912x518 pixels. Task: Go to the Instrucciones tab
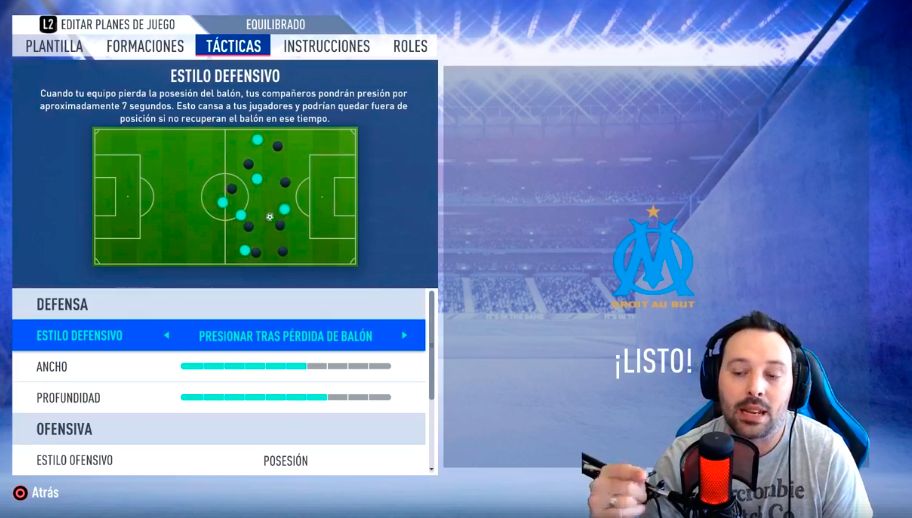tap(326, 46)
